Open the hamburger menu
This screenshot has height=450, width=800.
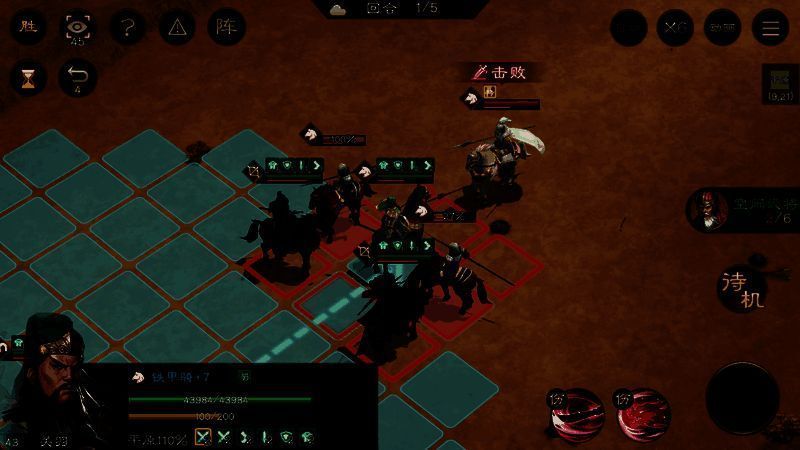[x=770, y=28]
